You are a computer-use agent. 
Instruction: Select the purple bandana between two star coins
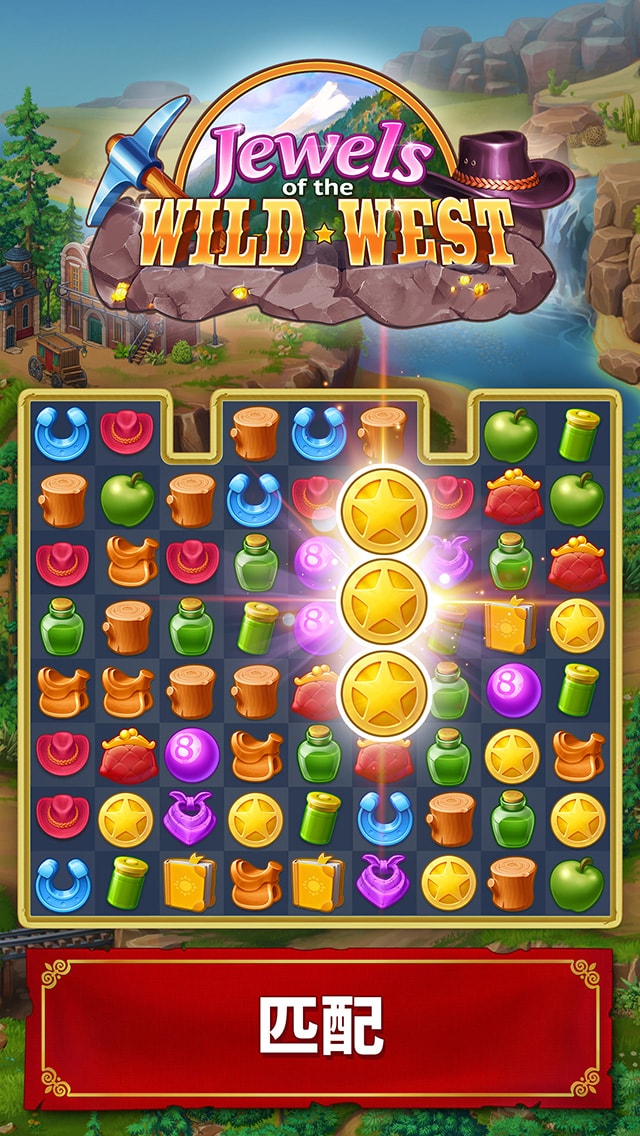point(191,819)
